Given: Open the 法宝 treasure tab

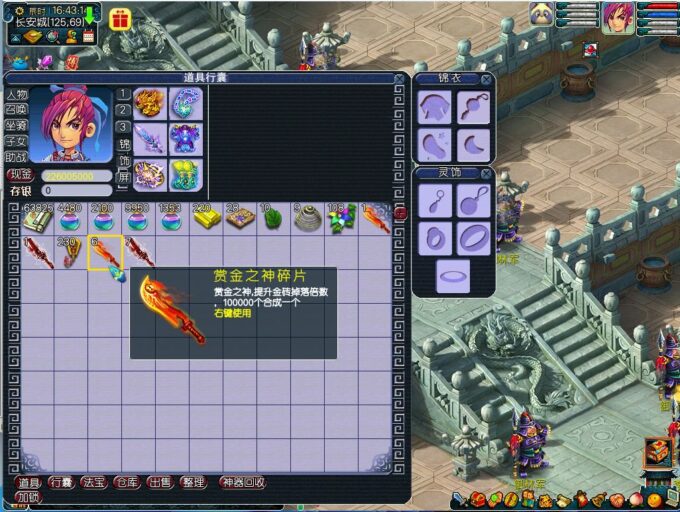Looking at the screenshot, I should tap(94, 482).
